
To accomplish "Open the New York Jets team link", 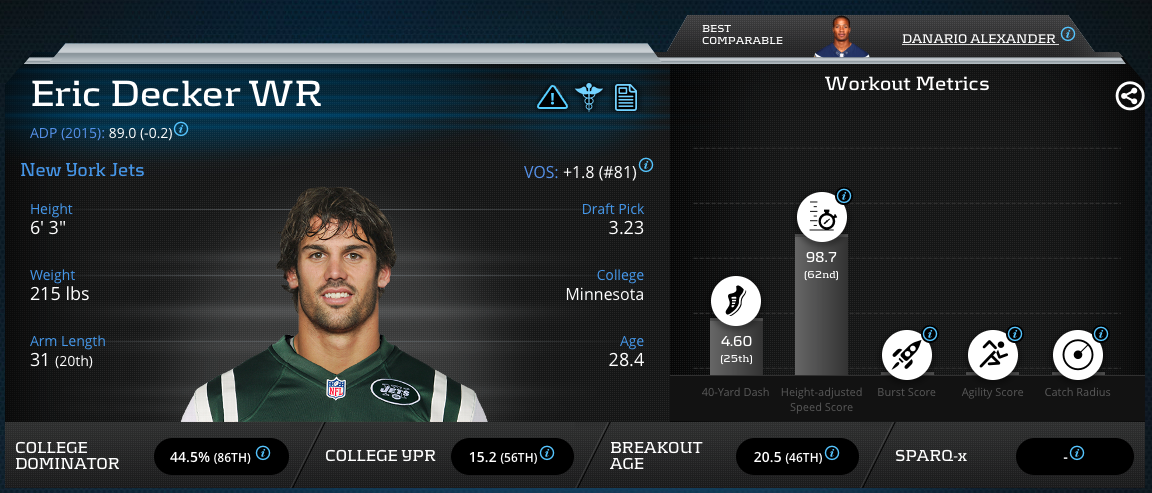I will coord(82,170).
